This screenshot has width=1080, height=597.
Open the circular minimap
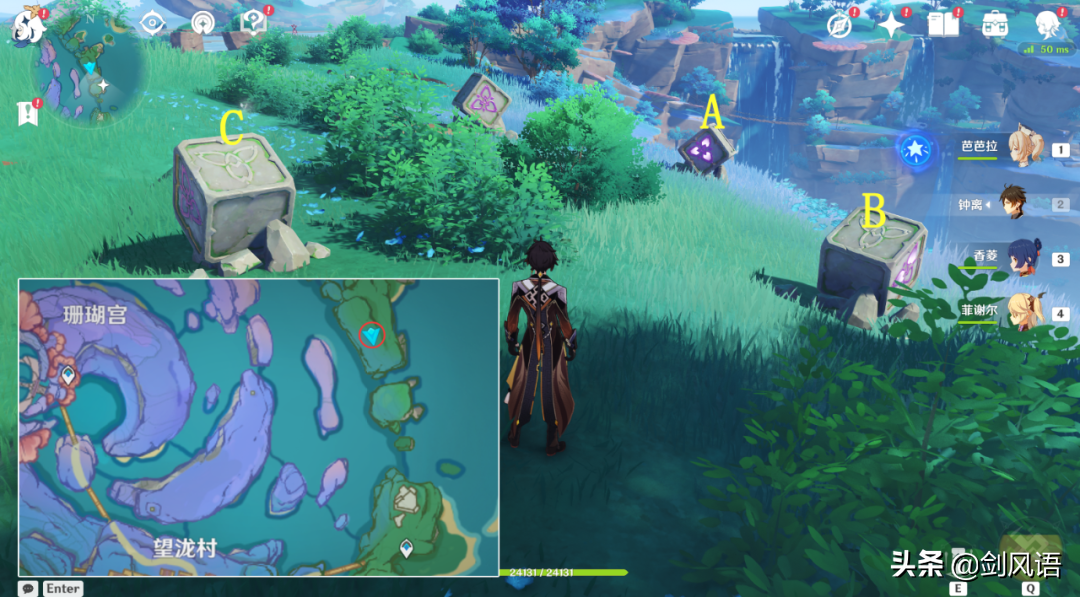(90, 72)
